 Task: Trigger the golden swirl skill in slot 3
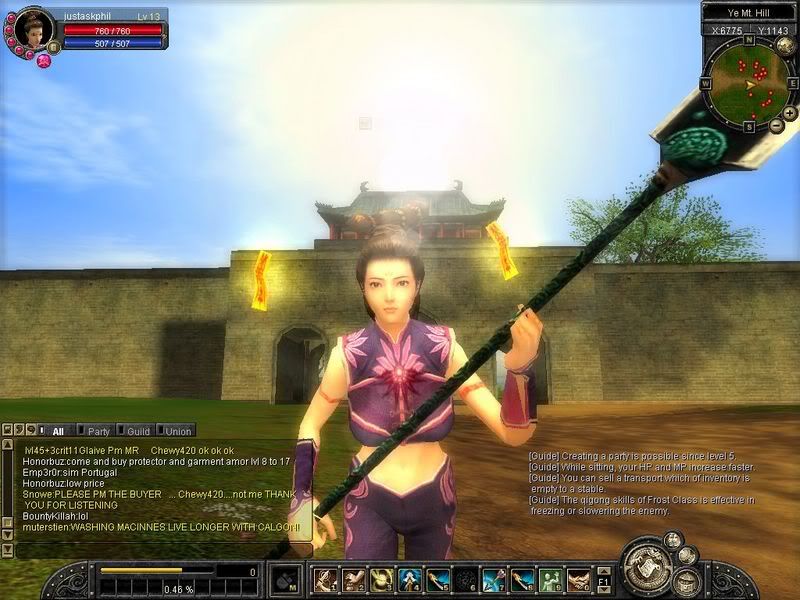(x=381, y=580)
